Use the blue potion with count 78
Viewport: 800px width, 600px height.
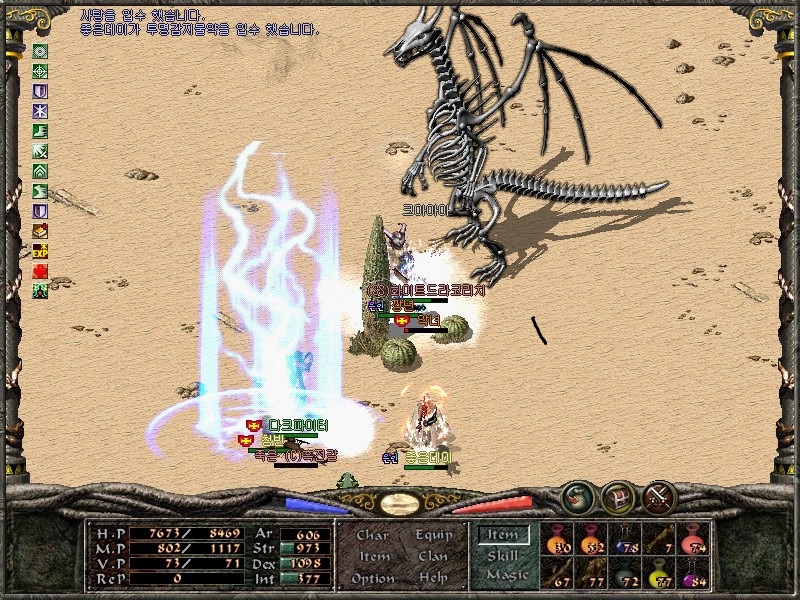click(624, 539)
